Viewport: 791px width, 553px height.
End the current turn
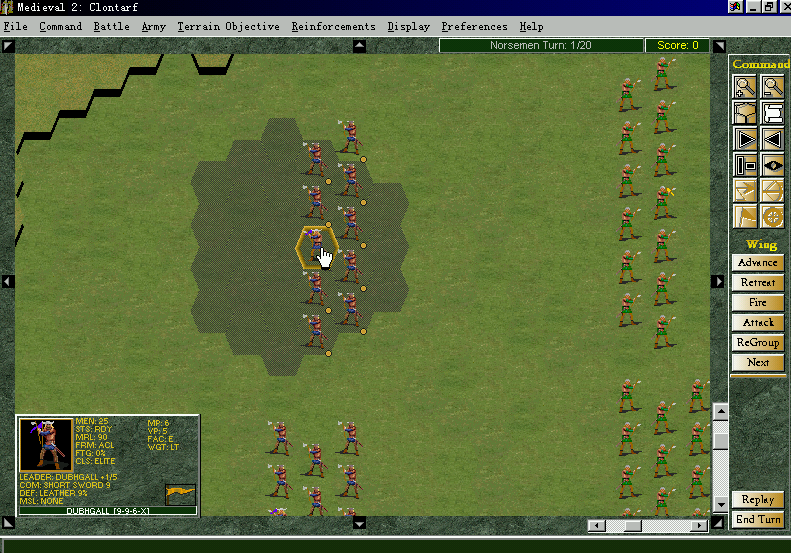[758, 520]
